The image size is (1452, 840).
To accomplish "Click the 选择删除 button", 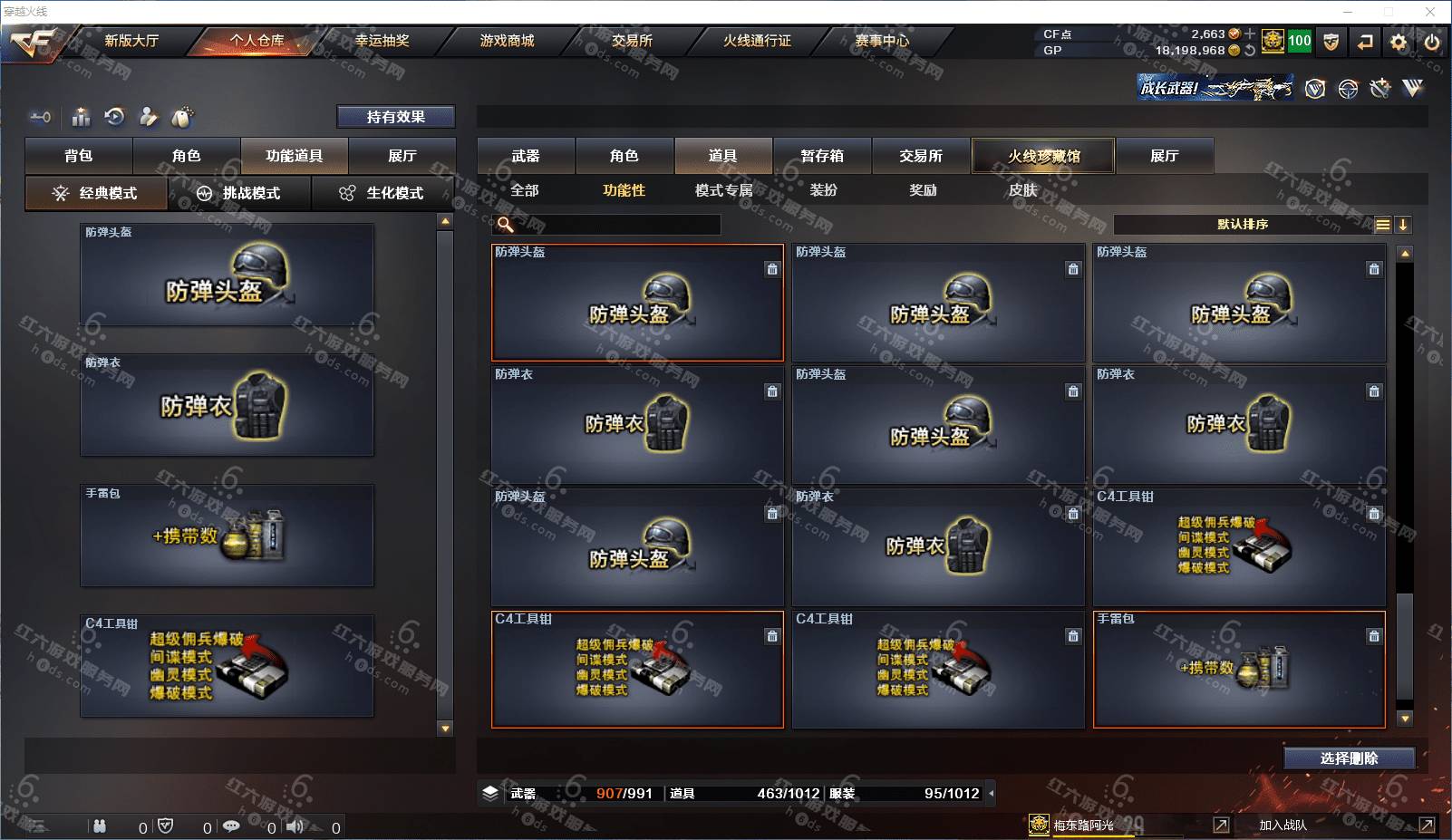I will pos(1349,758).
